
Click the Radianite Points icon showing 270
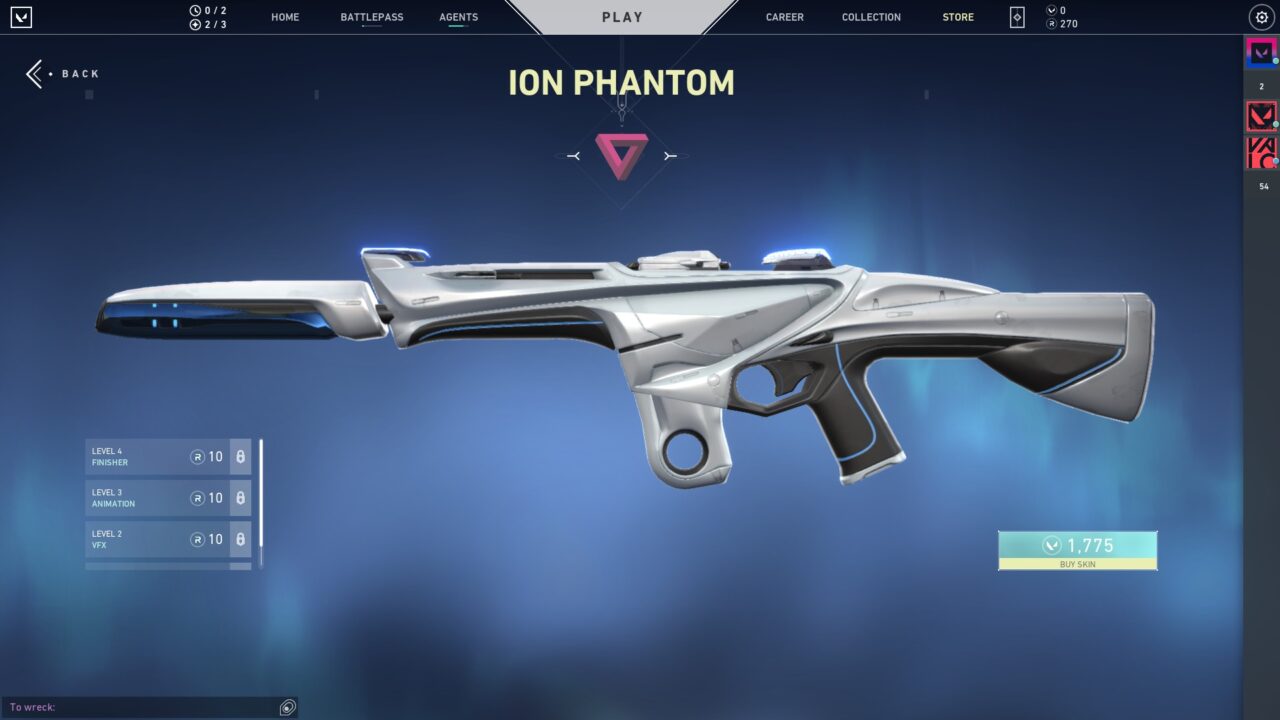pyautogui.click(x=1049, y=24)
